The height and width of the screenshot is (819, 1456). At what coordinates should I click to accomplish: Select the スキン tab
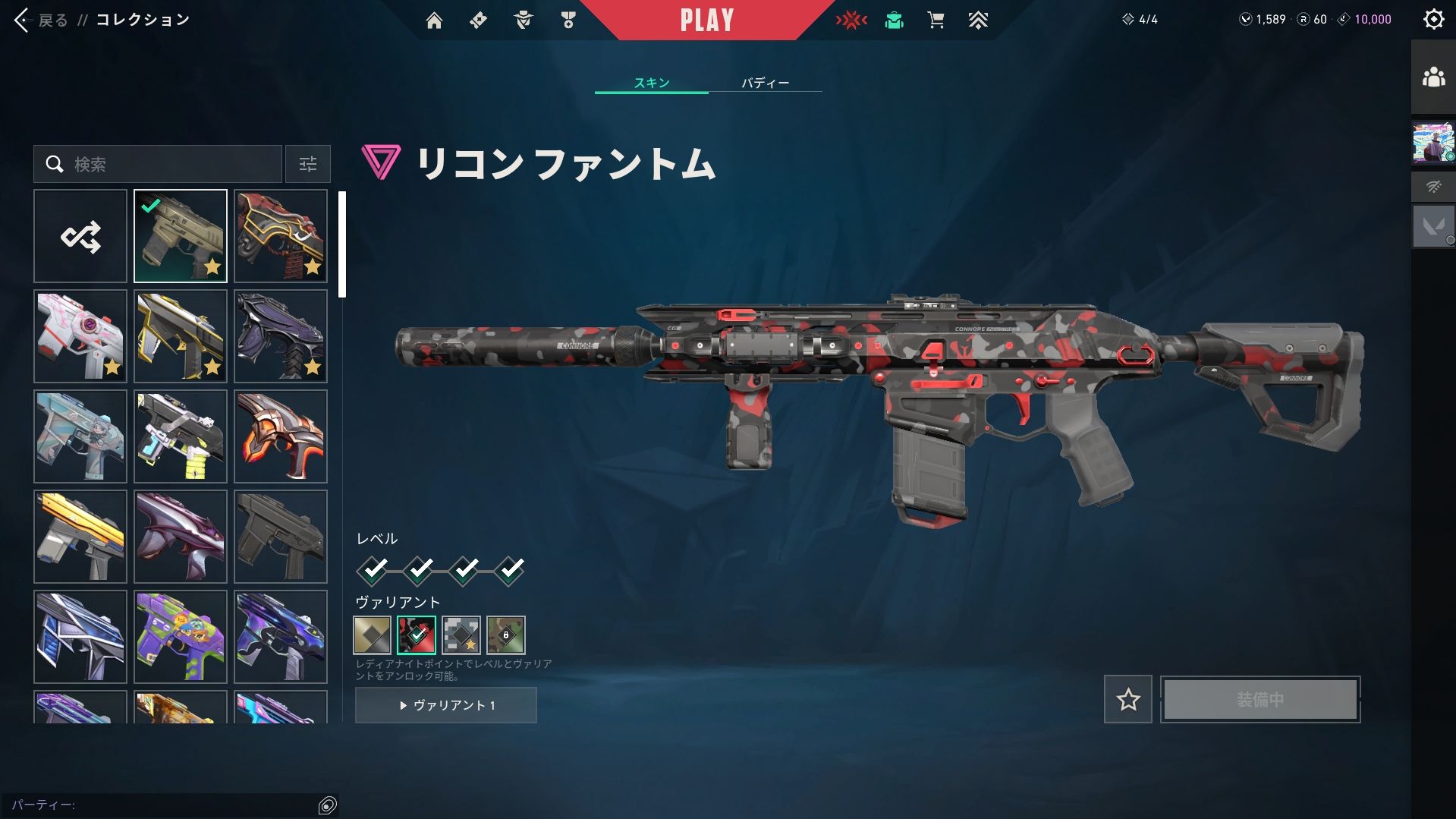[x=652, y=83]
